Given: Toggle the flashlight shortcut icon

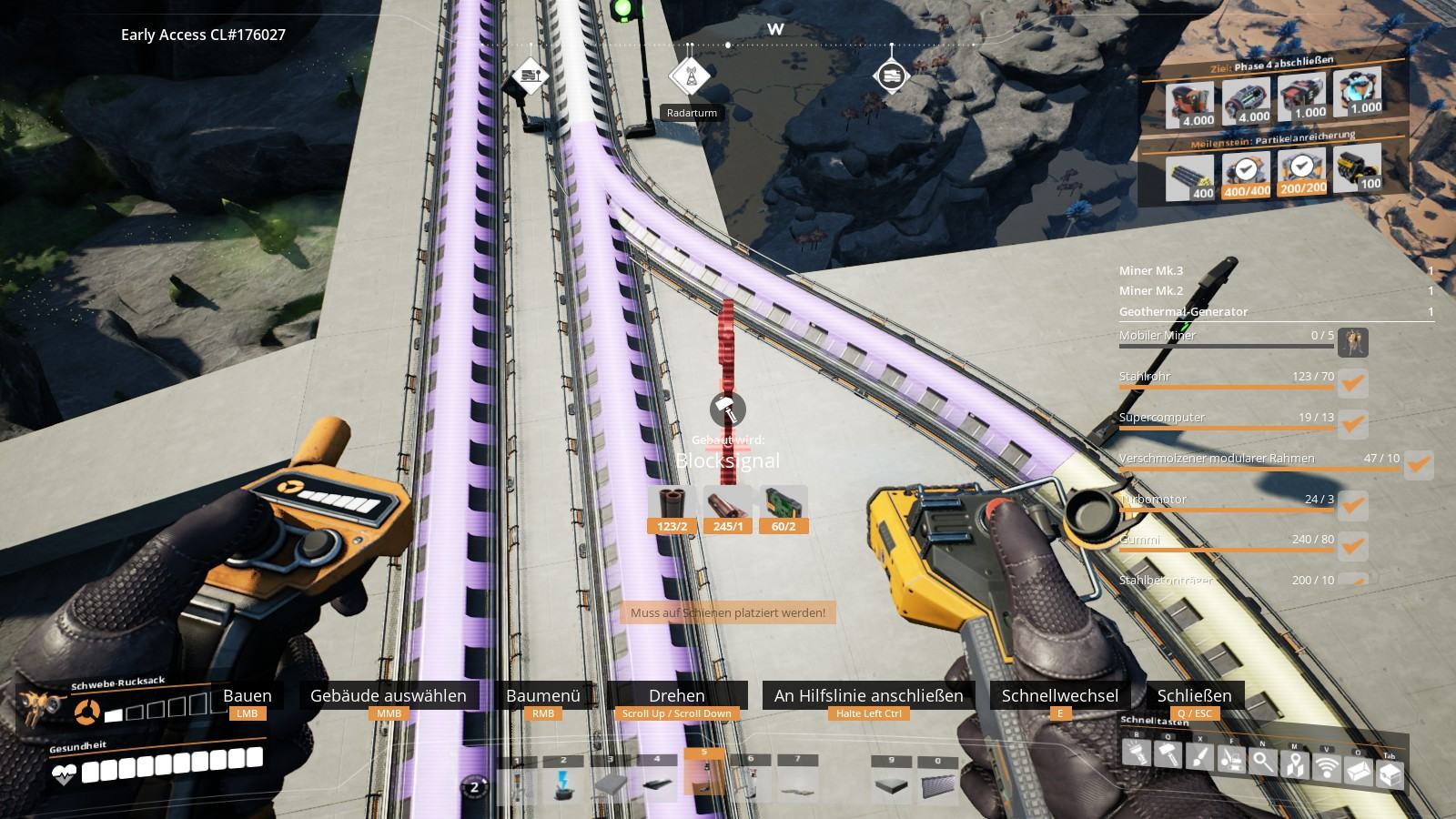Looking at the screenshot, I should [x=1134, y=752].
